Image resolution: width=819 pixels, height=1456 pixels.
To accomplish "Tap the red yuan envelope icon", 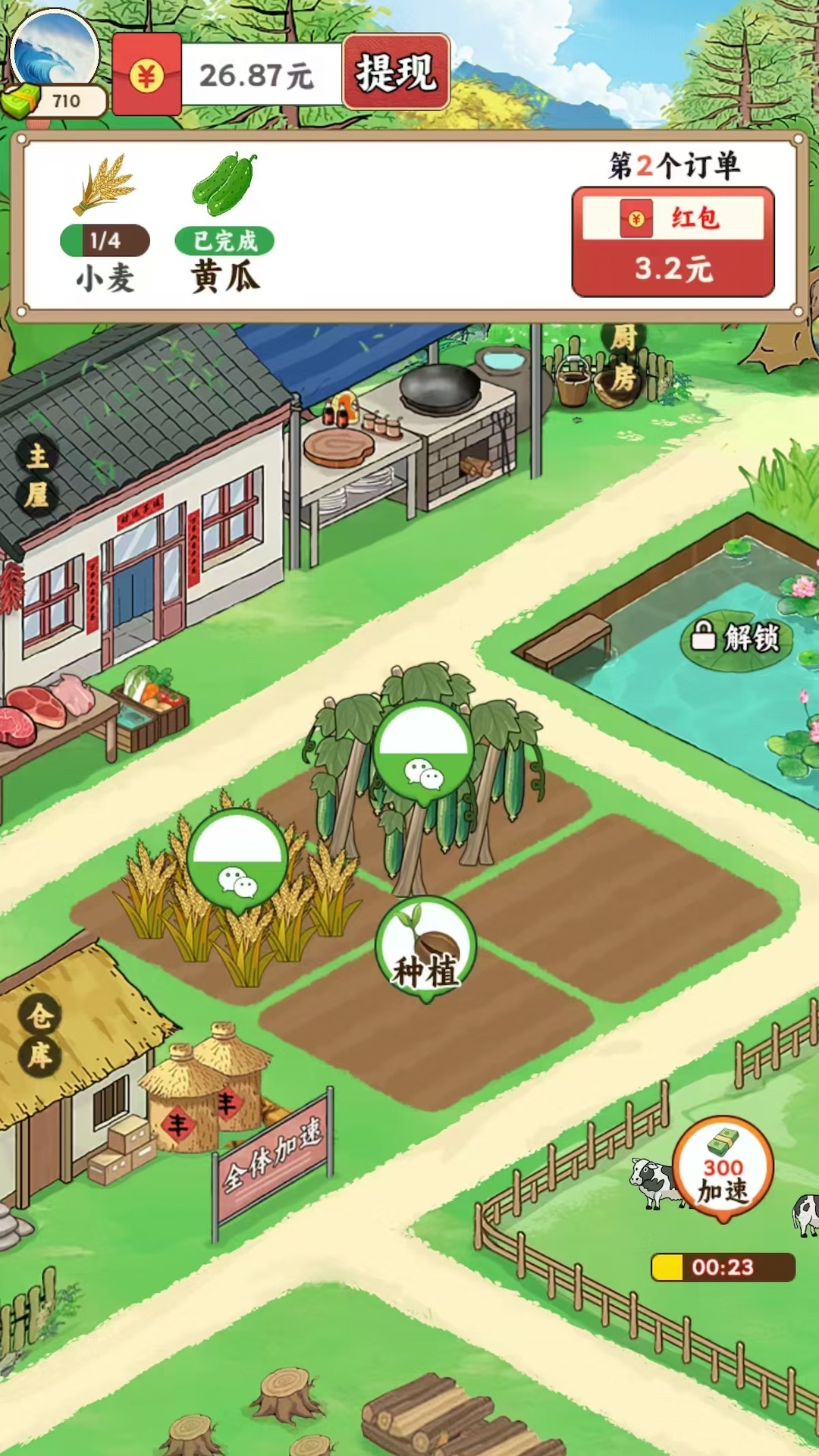I will click(x=147, y=75).
